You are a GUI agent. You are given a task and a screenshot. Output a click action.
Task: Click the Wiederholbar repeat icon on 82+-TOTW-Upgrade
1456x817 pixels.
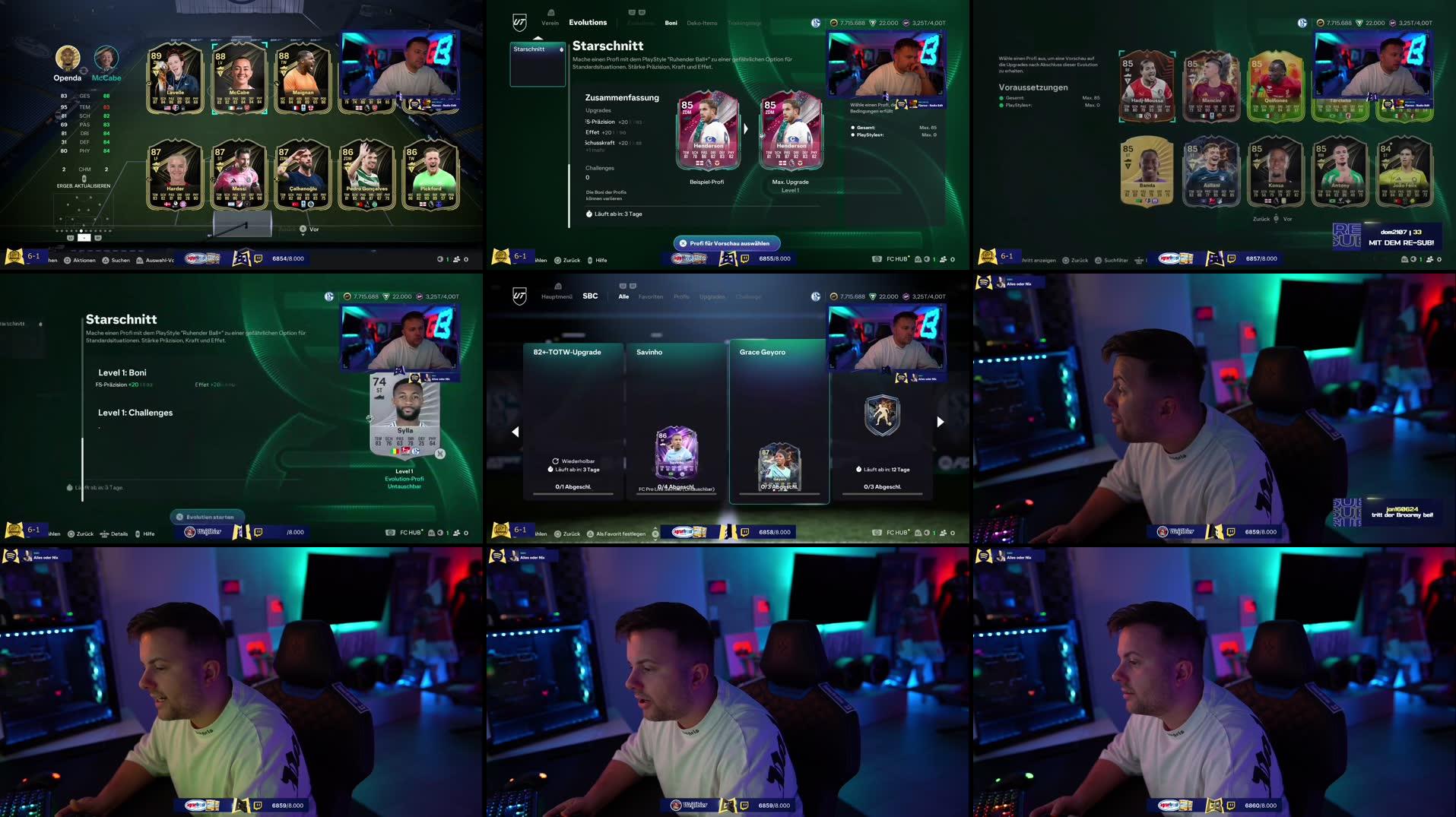click(554, 460)
